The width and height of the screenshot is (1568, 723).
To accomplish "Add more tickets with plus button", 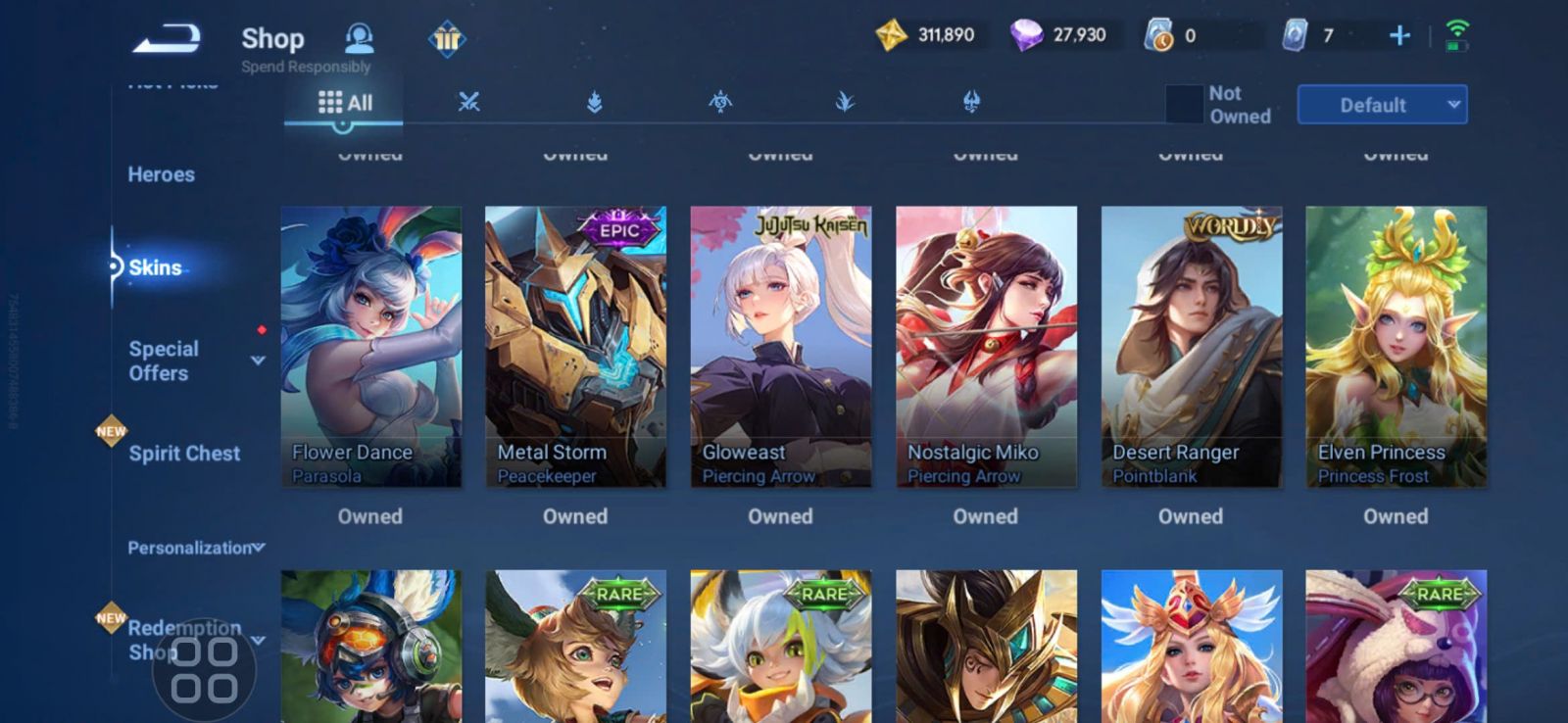I will pyautogui.click(x=1399, y=36).
